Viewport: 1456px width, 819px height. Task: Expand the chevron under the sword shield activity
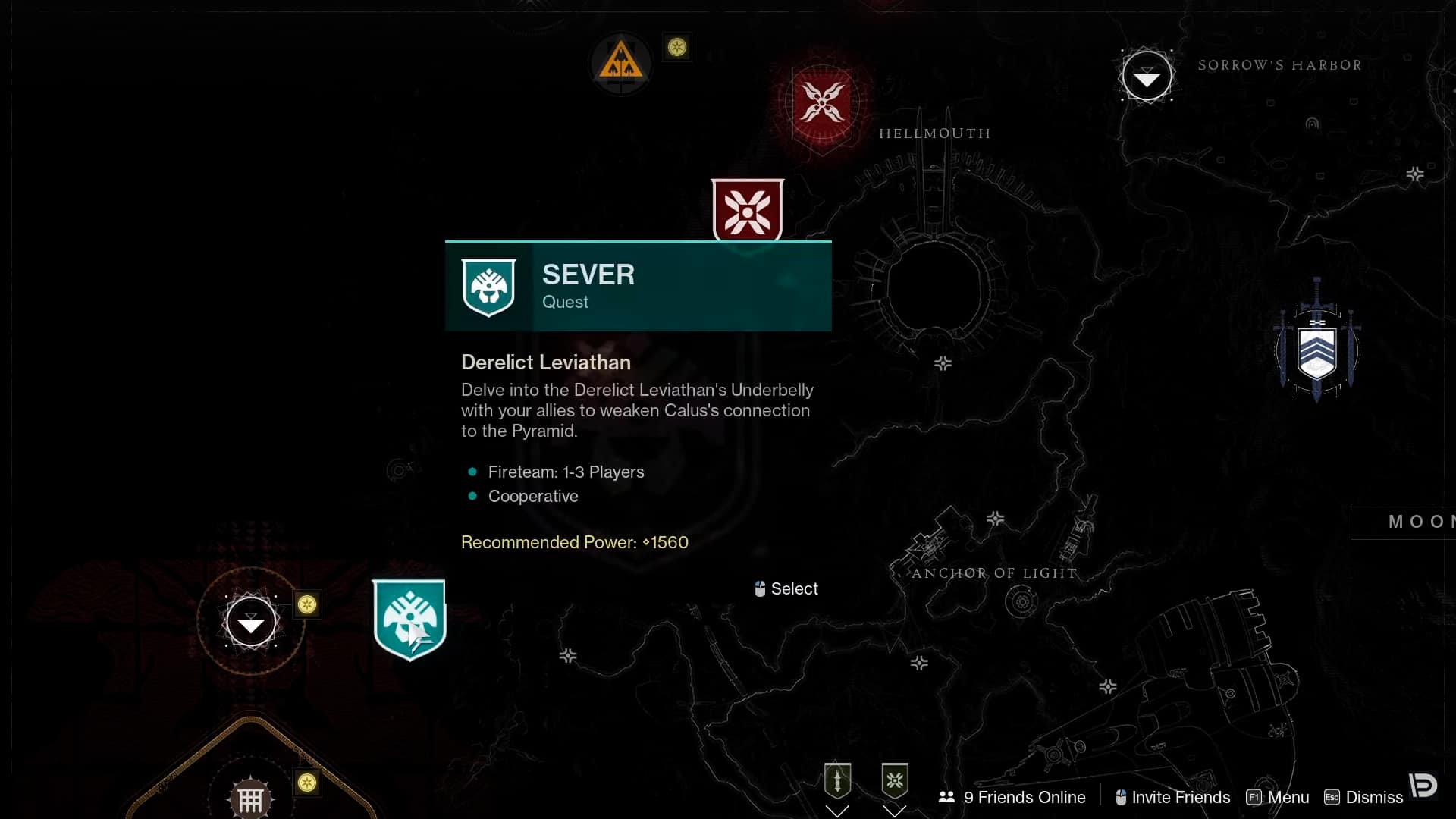[837, 810]
